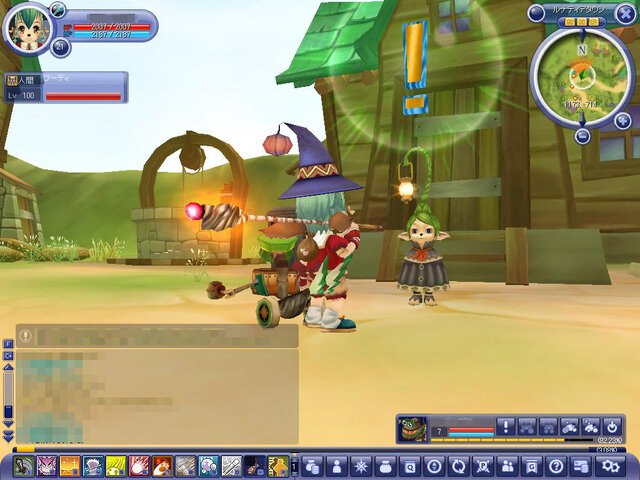Click the exclamation mark pet command
The width and height of the screenshot is (640, 480).
click(505, 426)
